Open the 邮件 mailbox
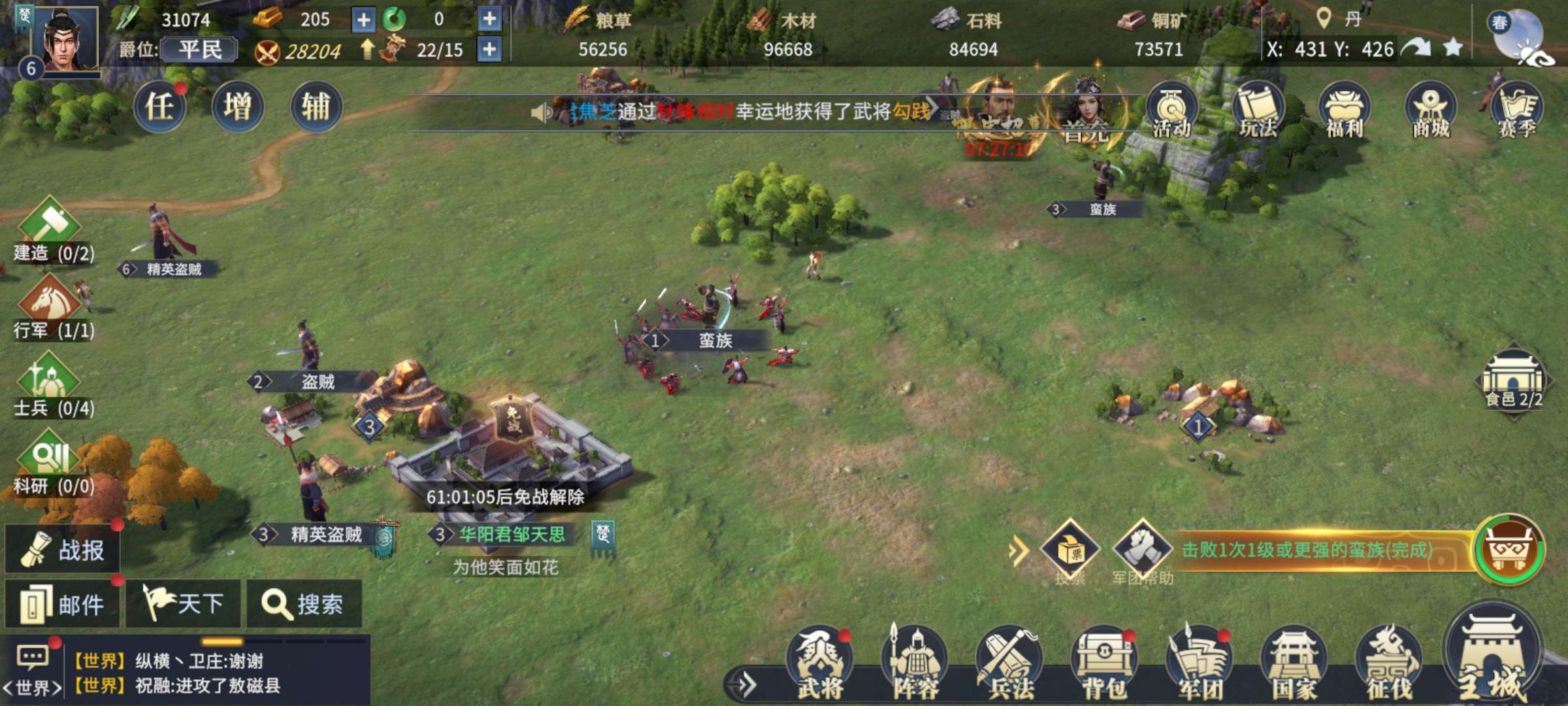1568x706 pixels. (63, 604)
